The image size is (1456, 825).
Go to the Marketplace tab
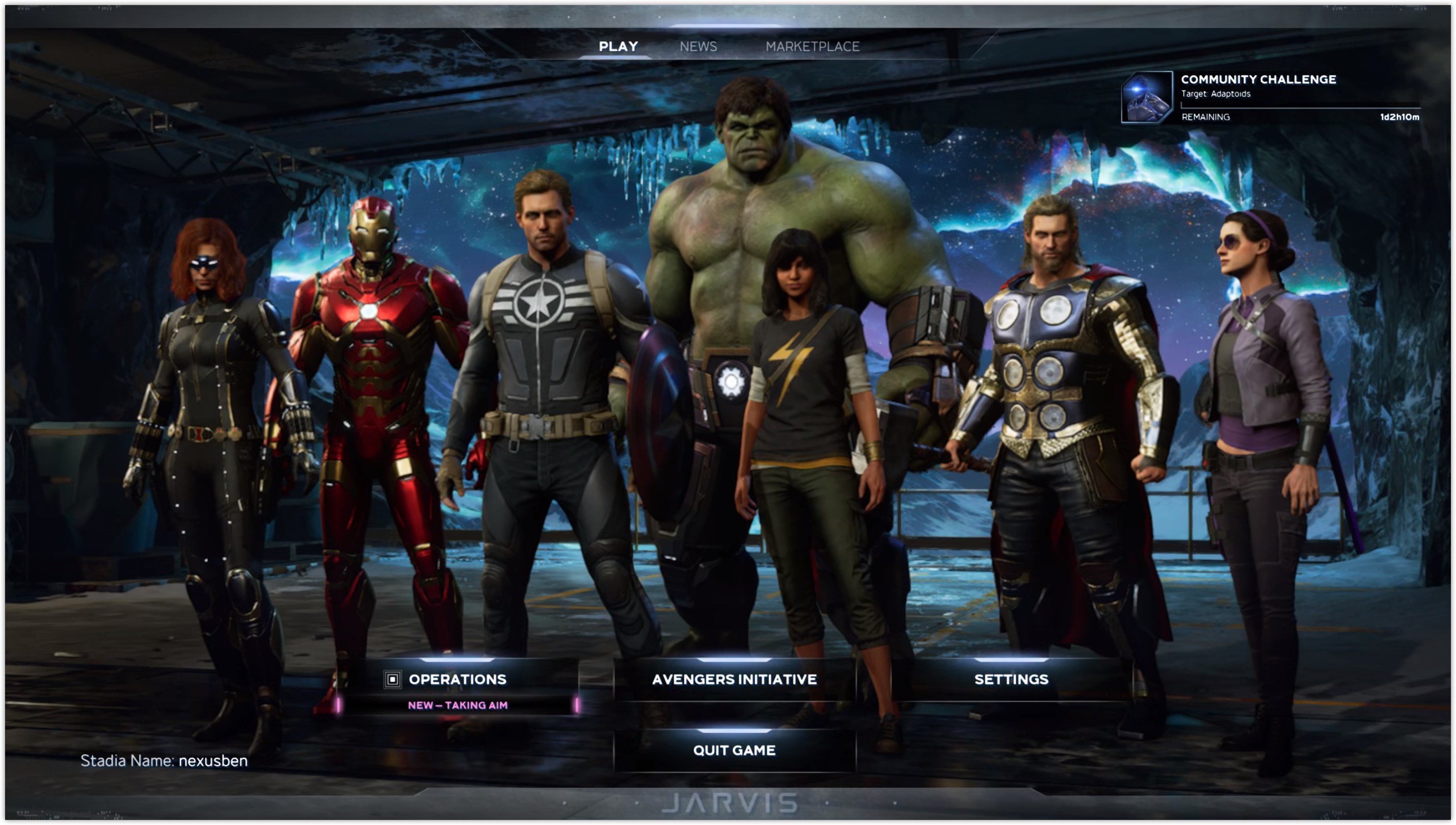(812, 46)
